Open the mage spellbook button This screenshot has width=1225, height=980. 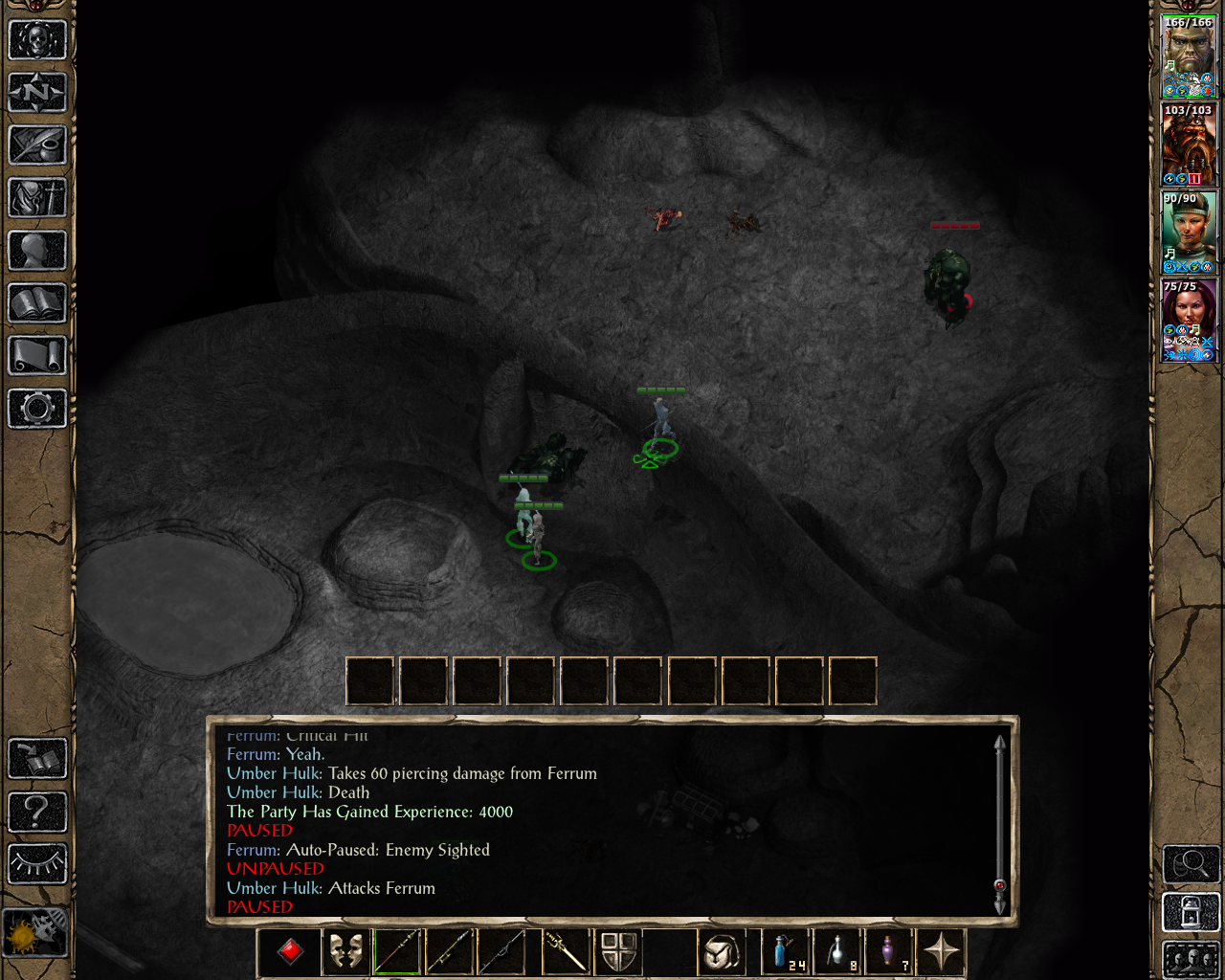point(37,303)
